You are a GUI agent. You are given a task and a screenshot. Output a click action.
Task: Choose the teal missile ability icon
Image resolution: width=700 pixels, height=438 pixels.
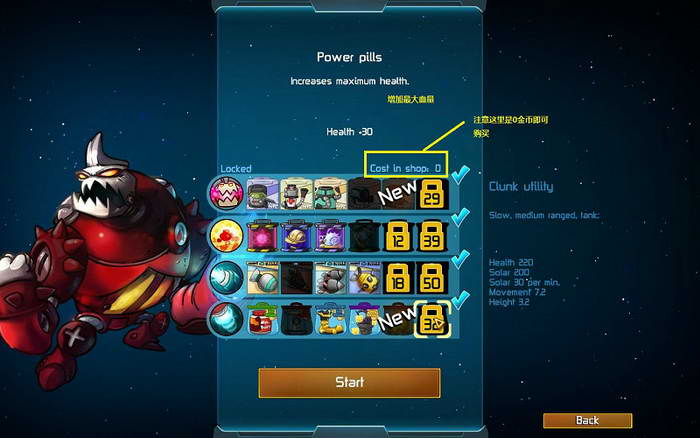click(226, 277)
